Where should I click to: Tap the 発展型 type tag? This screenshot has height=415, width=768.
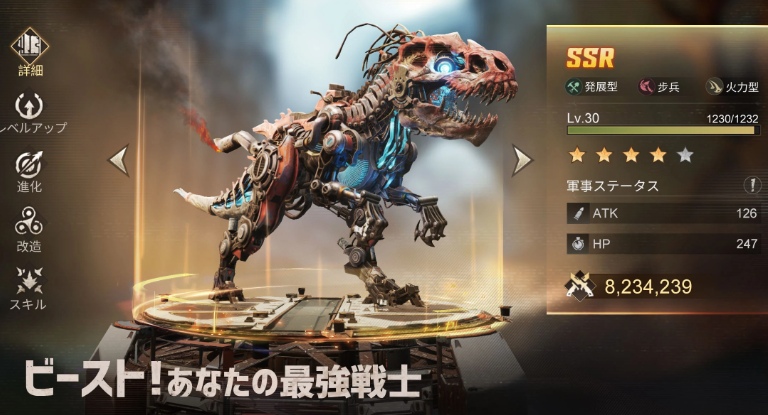(x=595, y=87)
